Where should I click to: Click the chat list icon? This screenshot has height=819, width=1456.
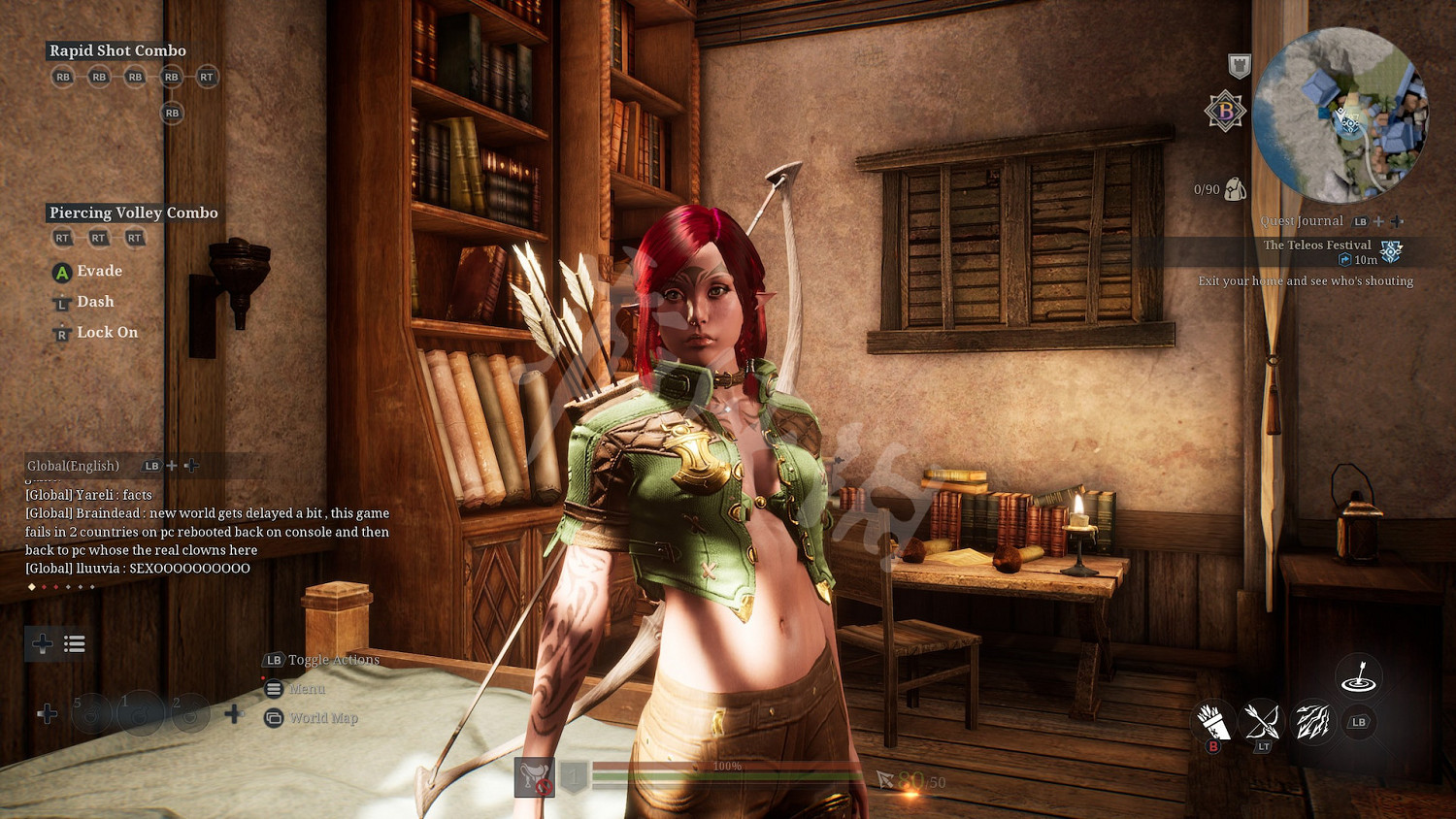[x=75, y=643]
